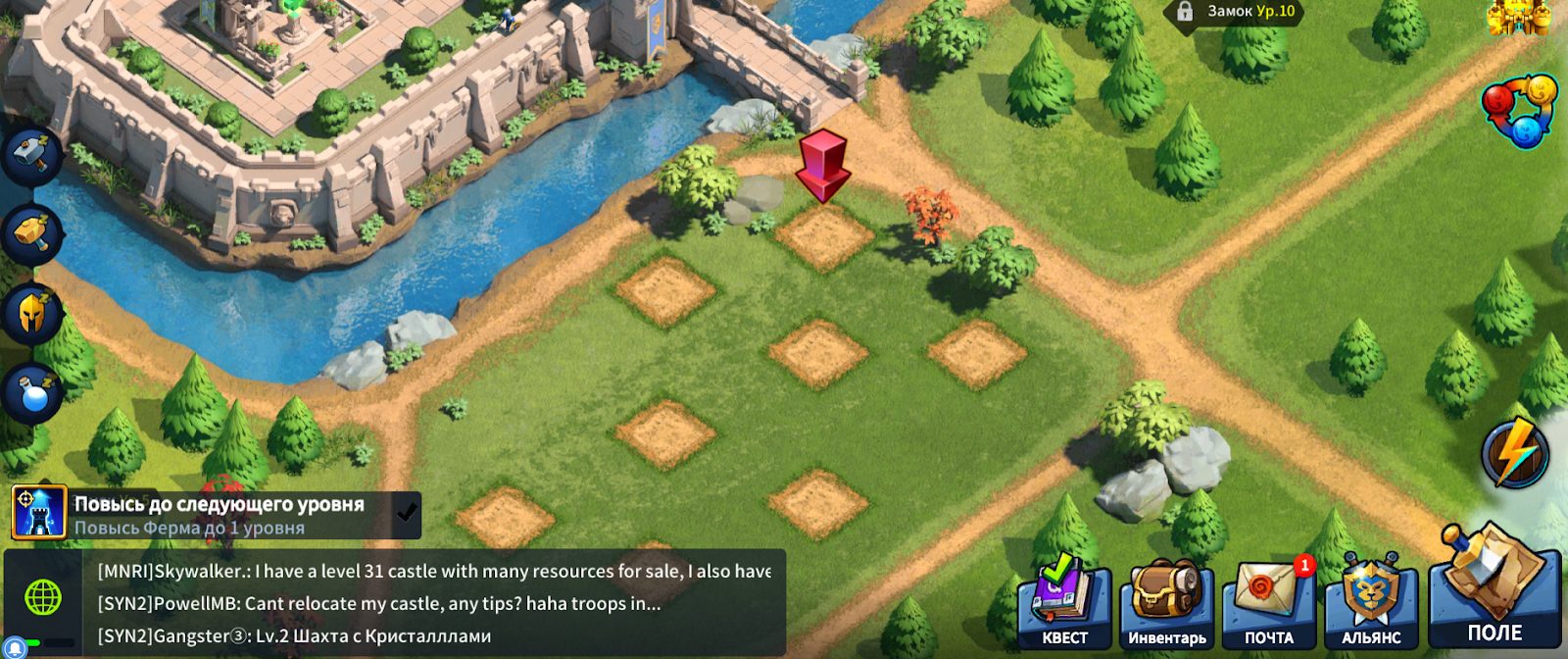Open the chat message box

tap(433, 603)
